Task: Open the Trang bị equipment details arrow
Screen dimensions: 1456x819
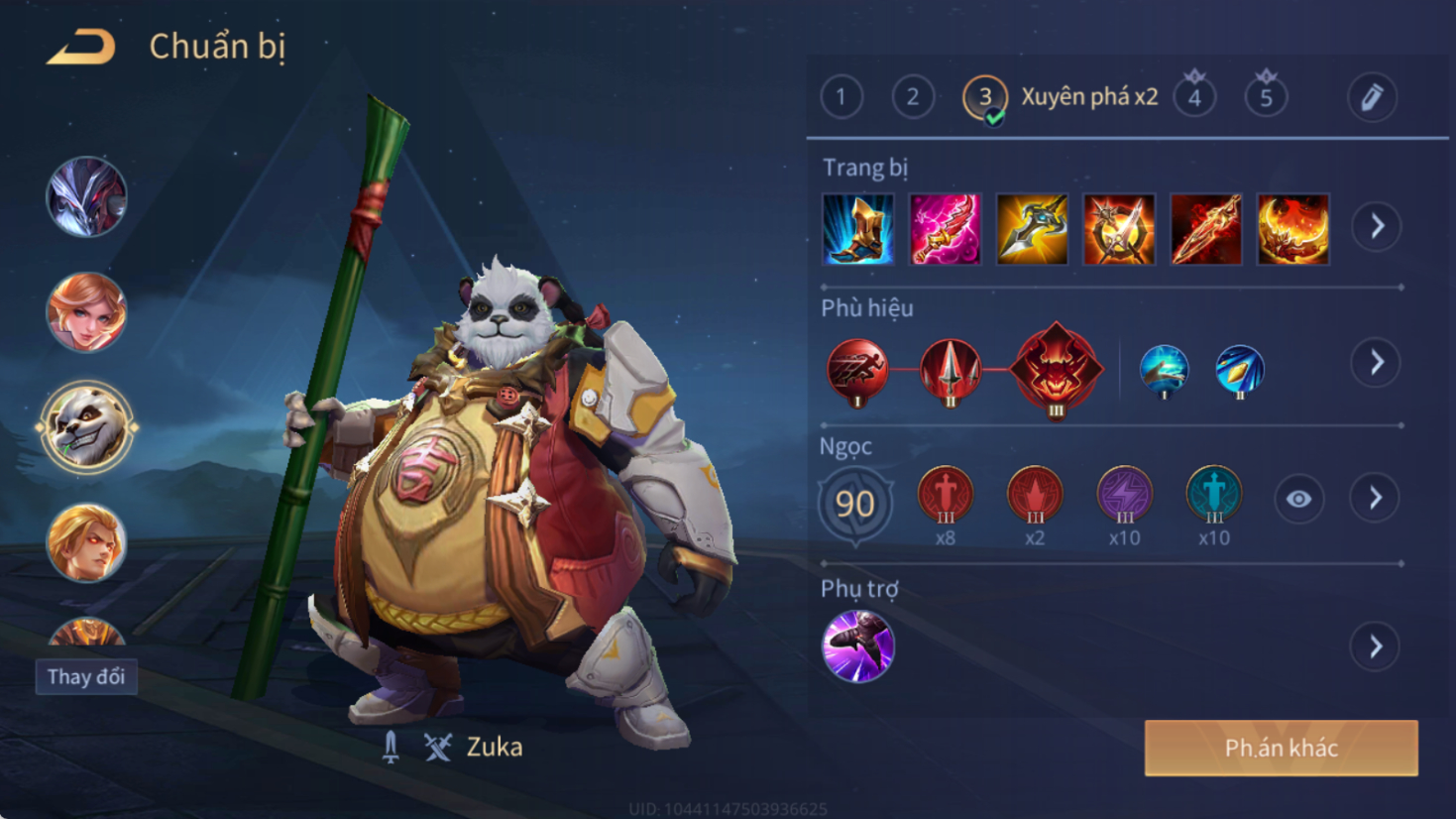Action: [x=1377, y=227]
